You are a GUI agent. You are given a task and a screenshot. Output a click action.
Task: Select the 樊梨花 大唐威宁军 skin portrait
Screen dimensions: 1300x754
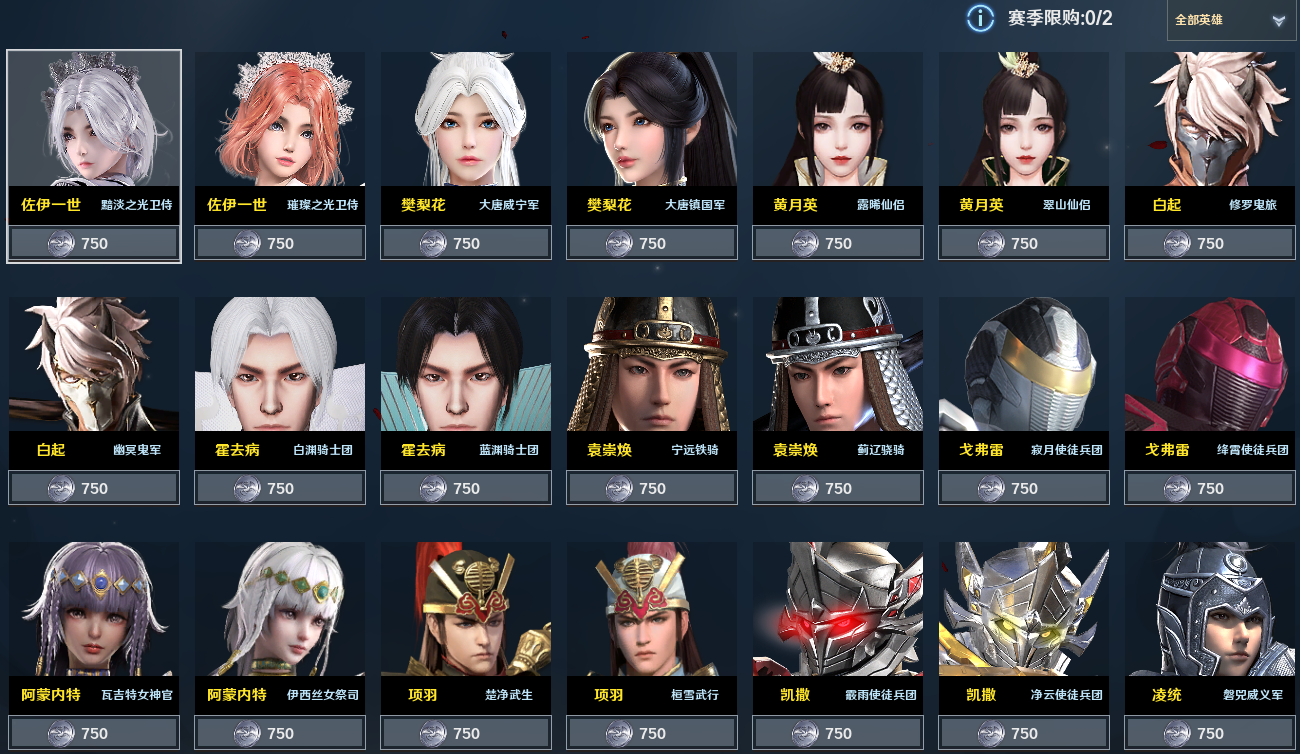click(466, 120)
